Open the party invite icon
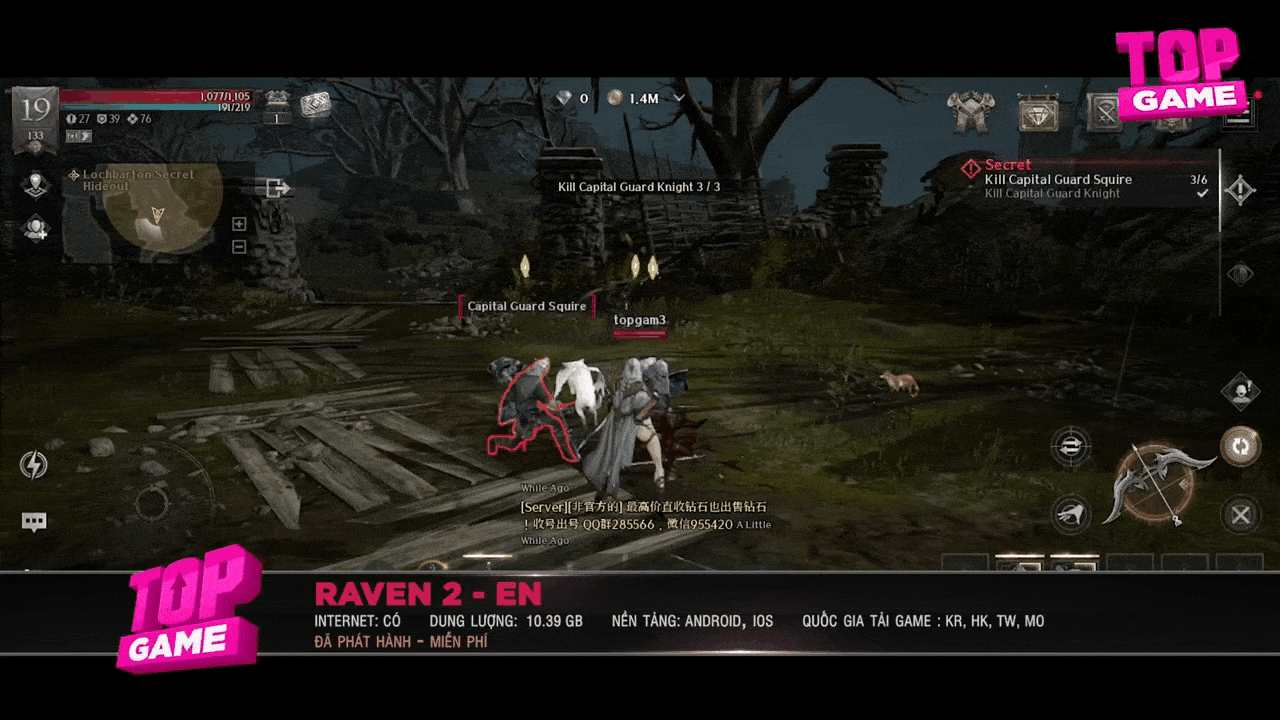 click(x=36, y=229)
